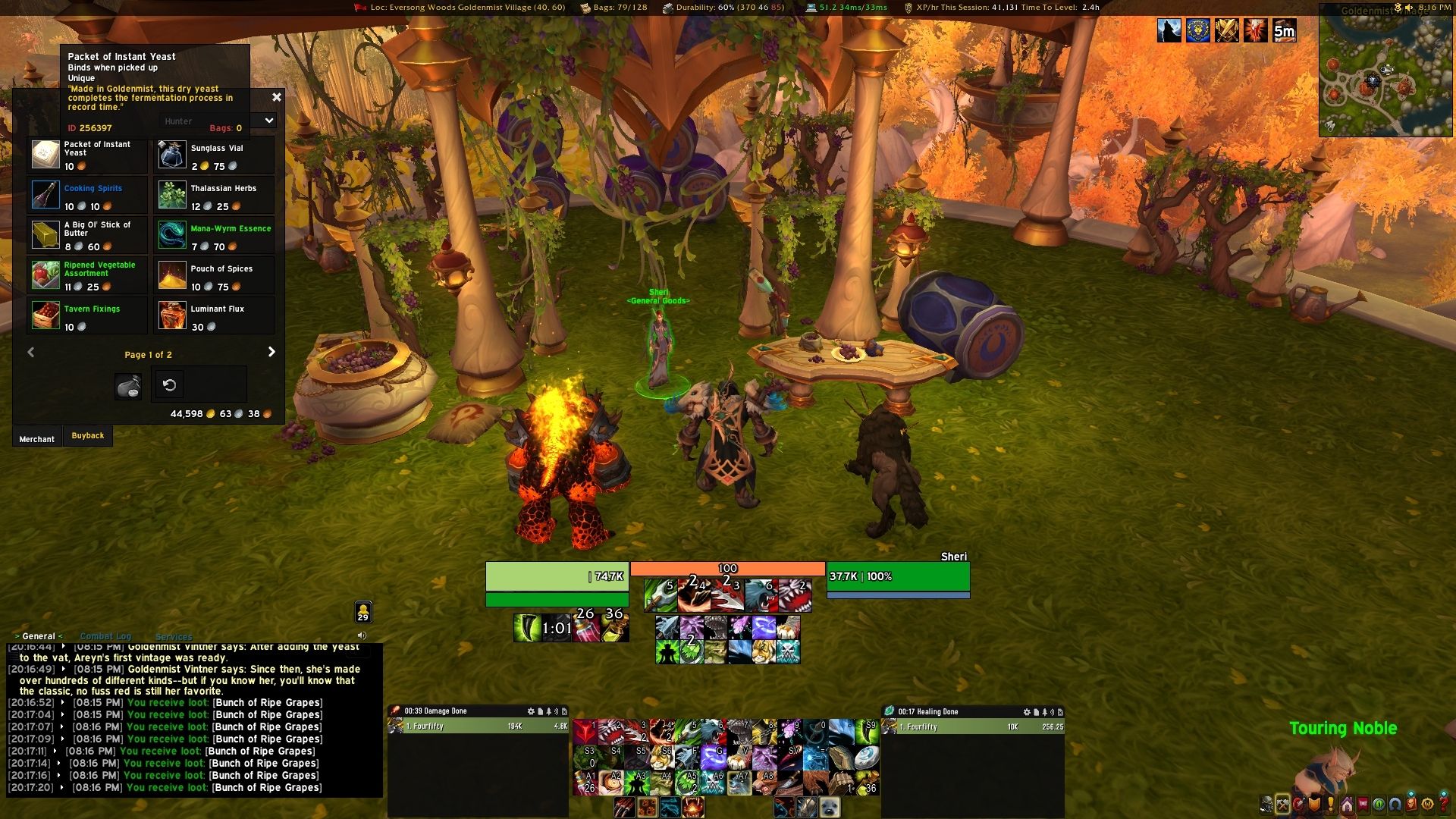Pick Tavern Fixings from merchant
This screenshot has height=819, width=1456.
tap(46, 315)
